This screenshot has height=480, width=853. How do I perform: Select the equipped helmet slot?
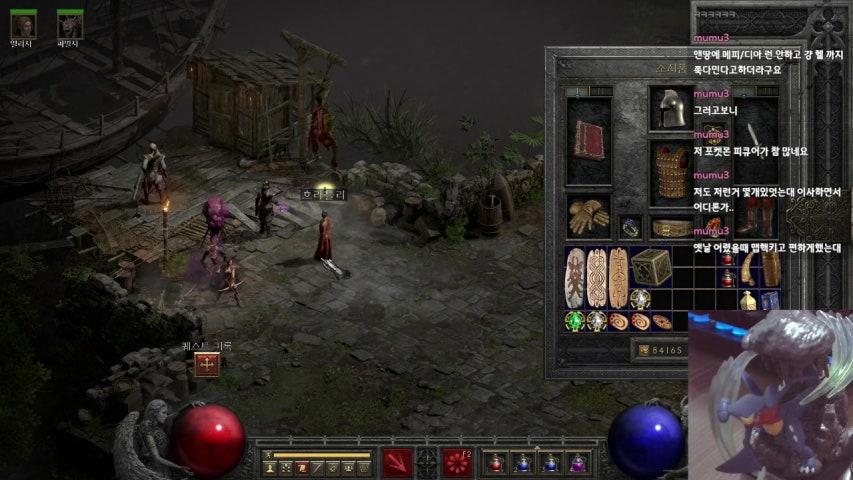coord(668,109)
